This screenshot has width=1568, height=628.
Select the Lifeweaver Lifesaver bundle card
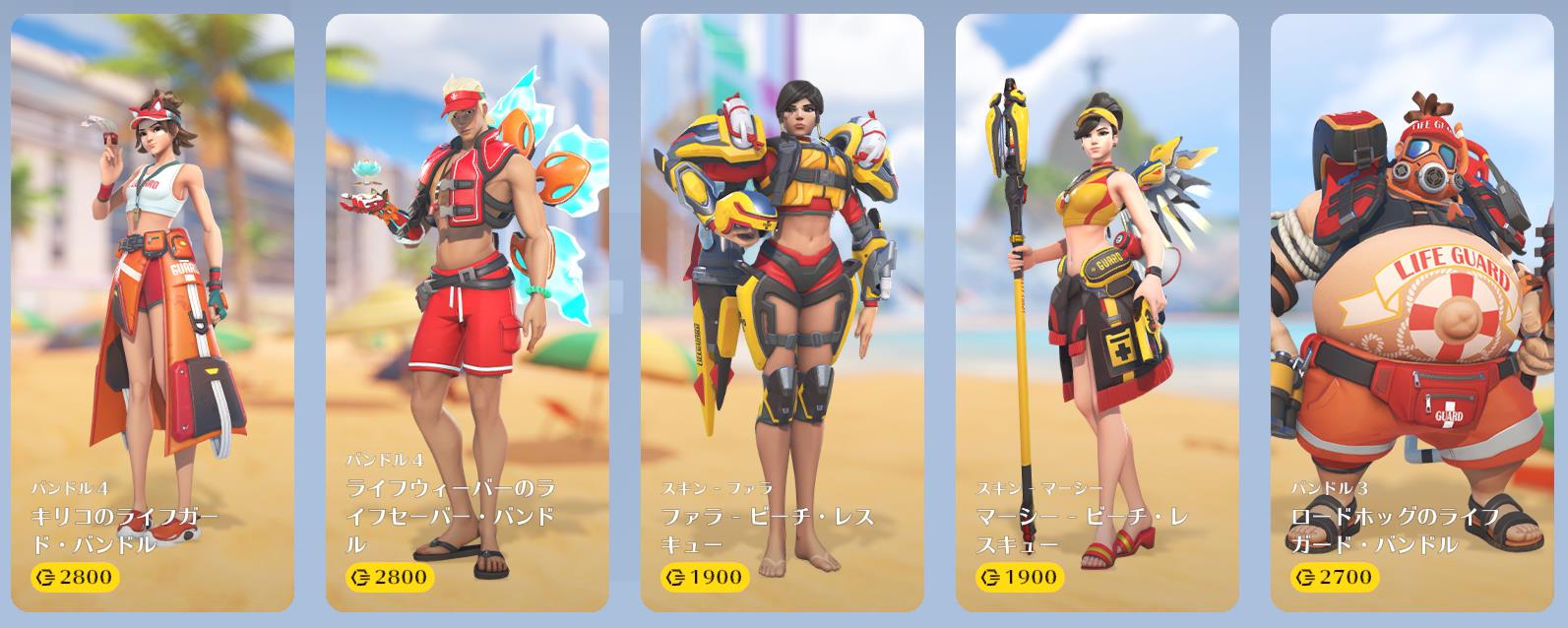(x=468, y=313)
